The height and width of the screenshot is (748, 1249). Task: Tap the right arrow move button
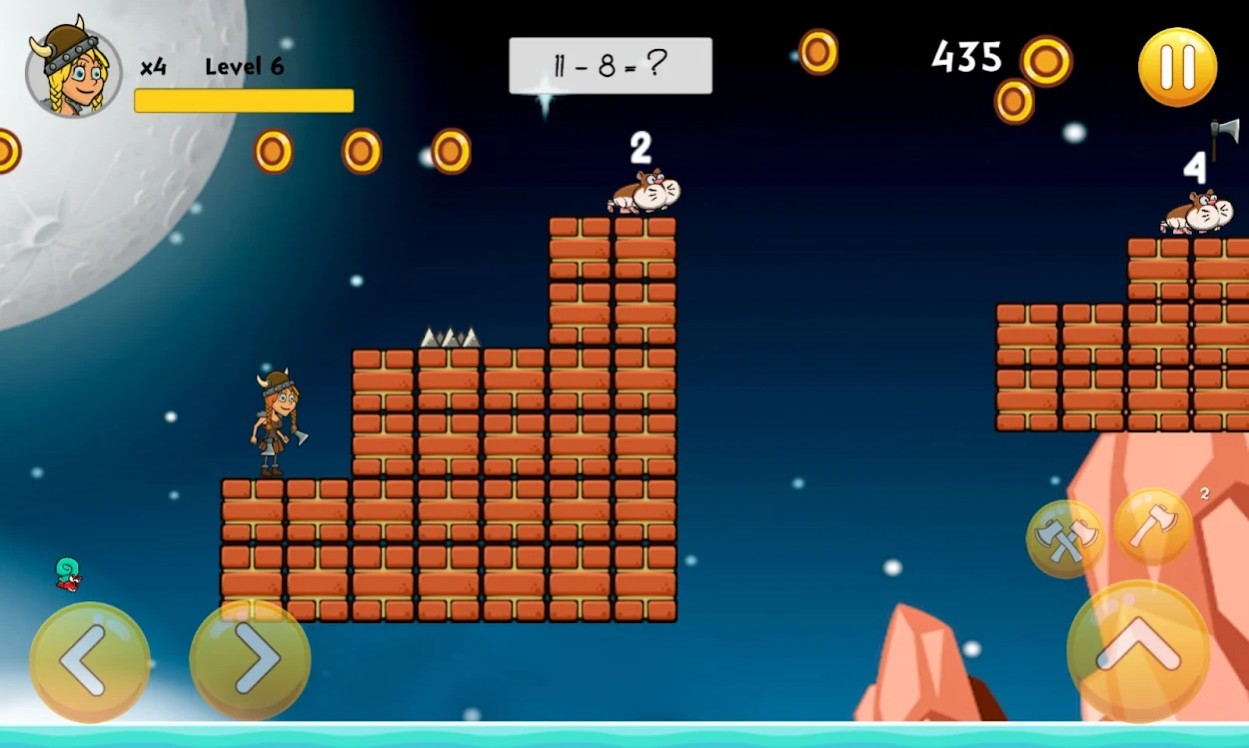click(x=250, y=659)
